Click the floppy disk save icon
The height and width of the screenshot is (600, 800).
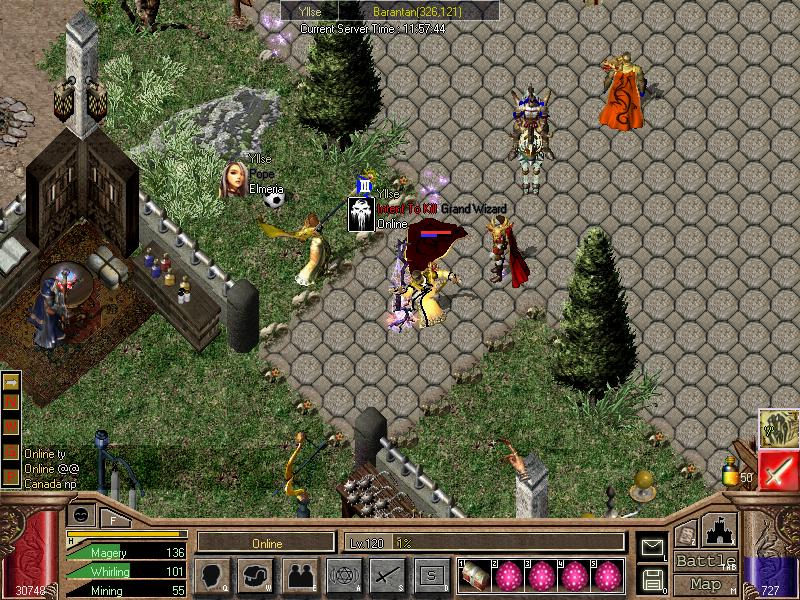pos(652,578)
